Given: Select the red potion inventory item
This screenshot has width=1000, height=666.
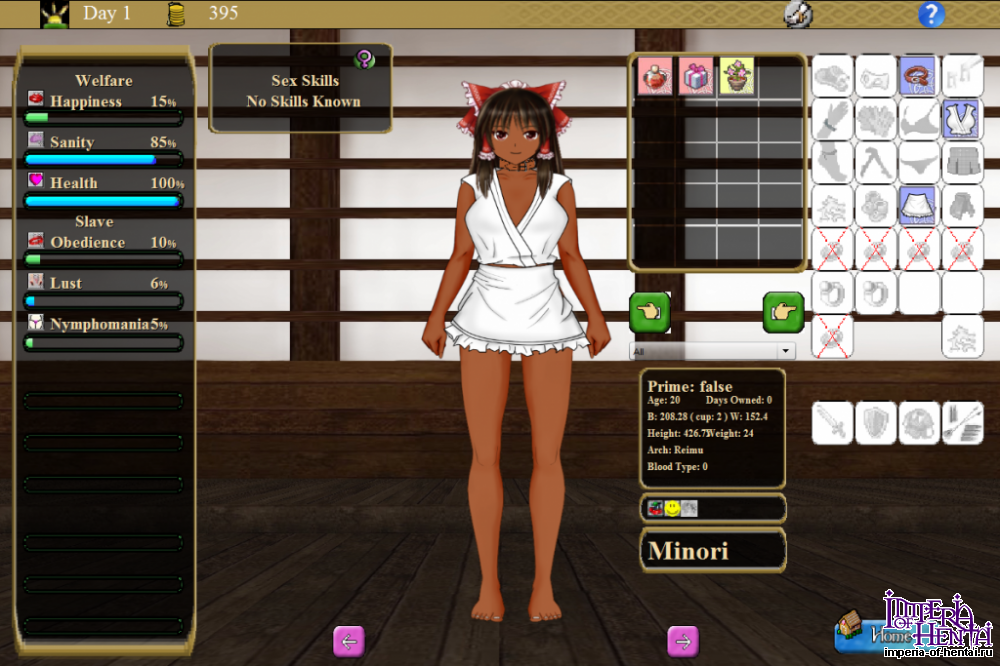Looking at the screenshot, I should pyautogui.click(x=655, y=76).
